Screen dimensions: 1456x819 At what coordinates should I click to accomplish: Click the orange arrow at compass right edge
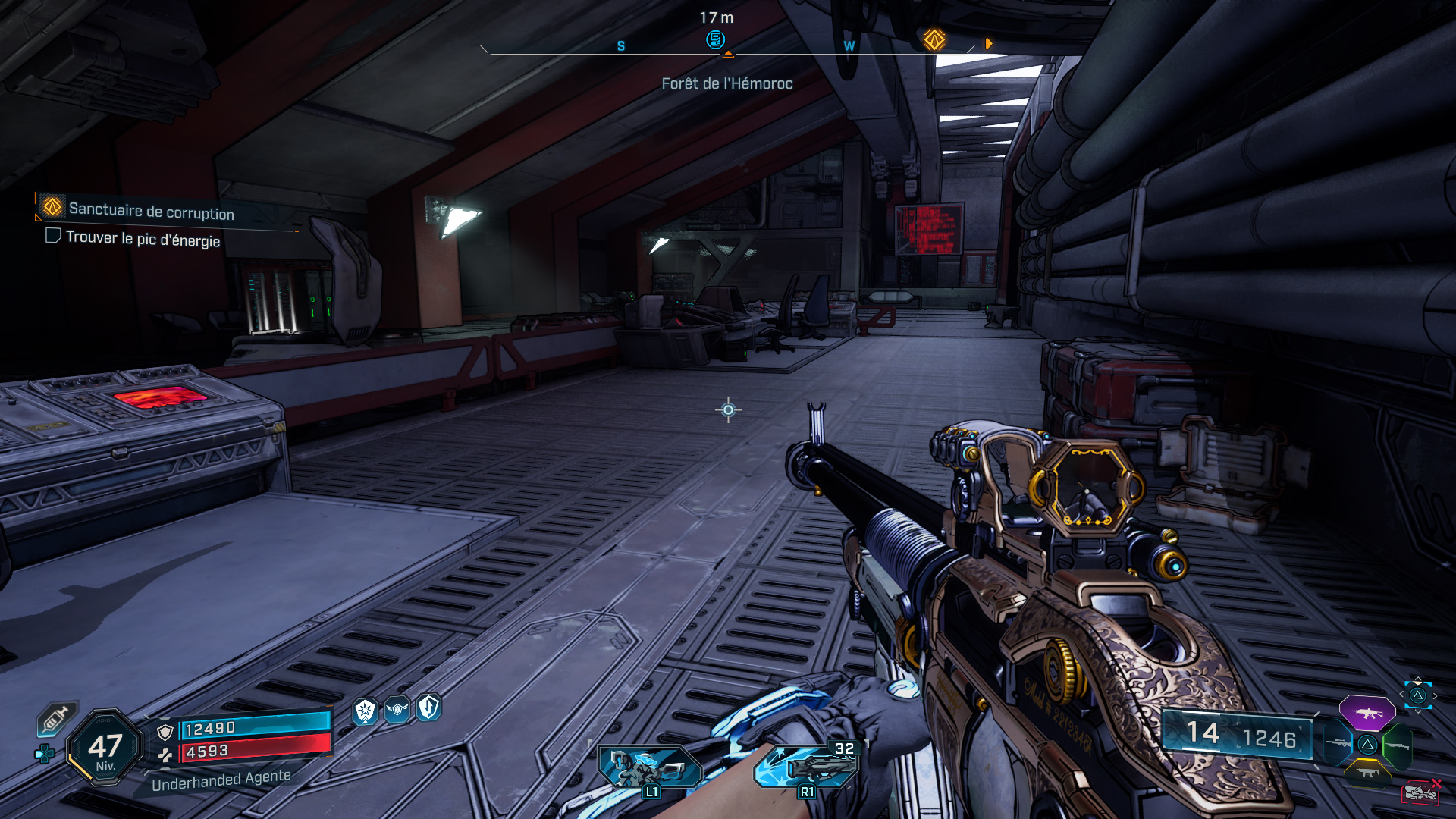(988, 44)
